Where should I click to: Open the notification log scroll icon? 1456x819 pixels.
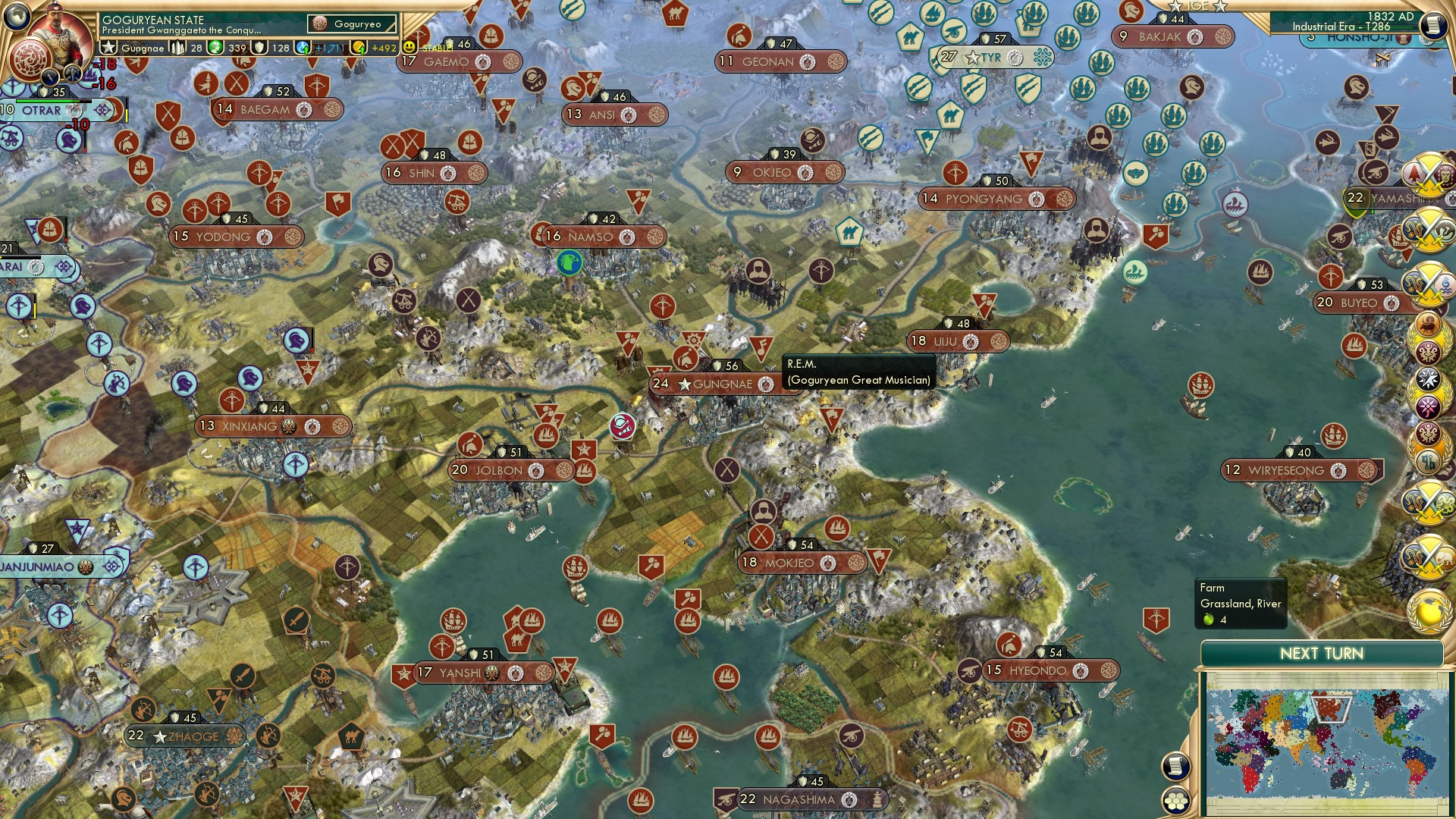(1175, 766)
